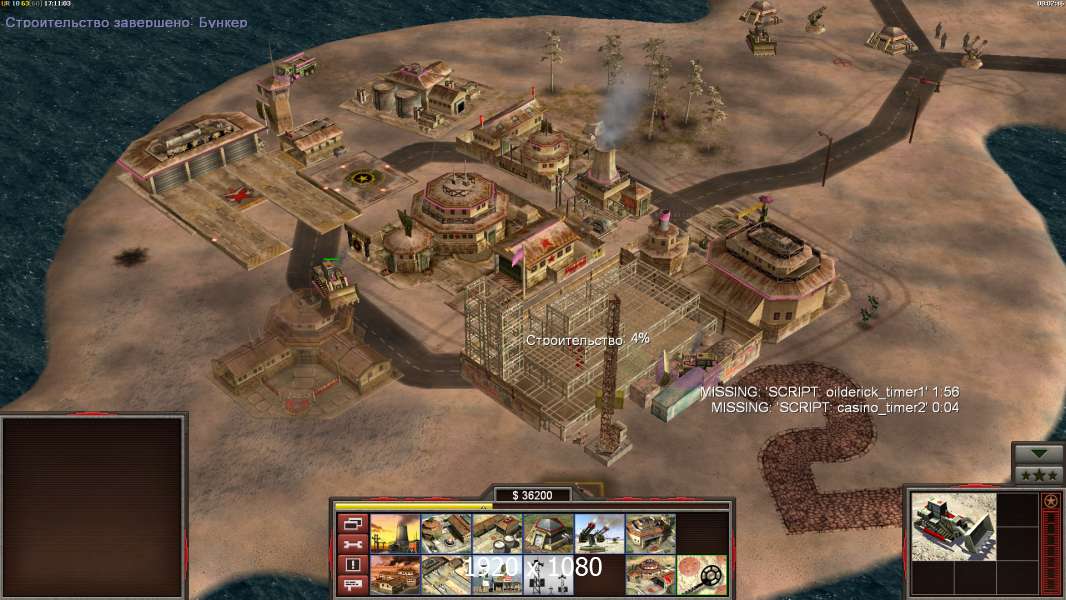Build the nuclear reactor power plant
1066x600 pixels.
395,534
